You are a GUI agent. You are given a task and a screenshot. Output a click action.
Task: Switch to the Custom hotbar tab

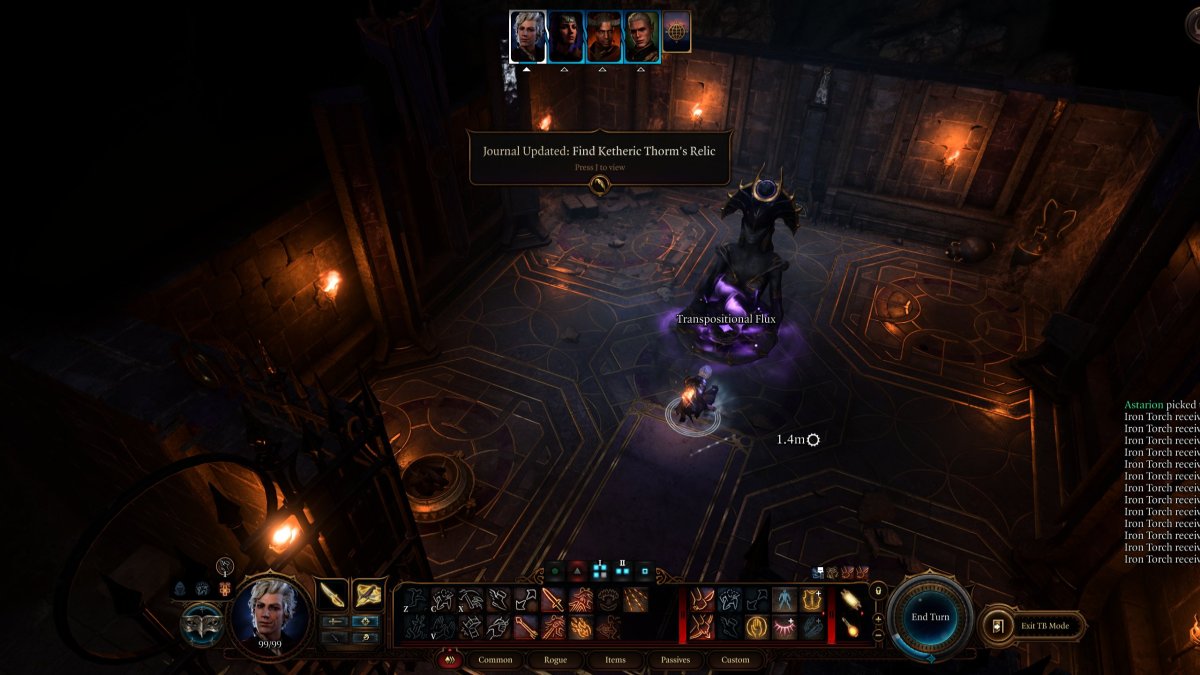[735, 660]
